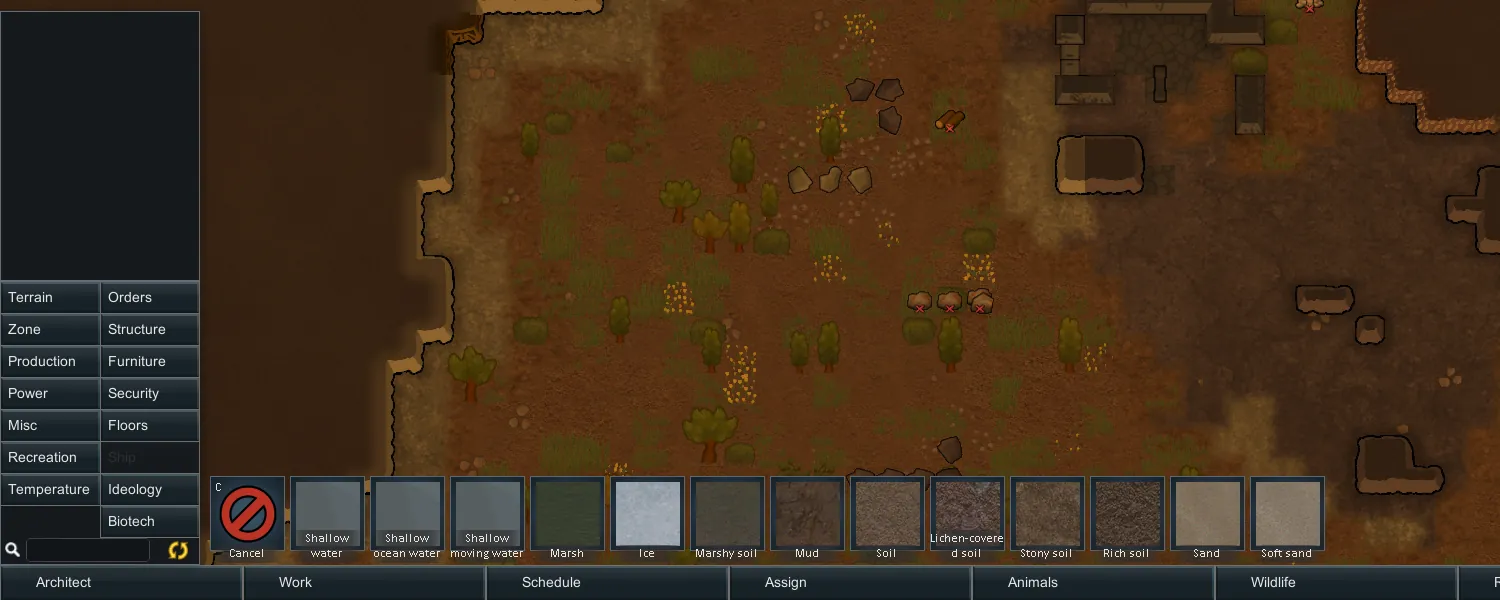Pick the Lichen-covered soil tile

click(967, 514)
